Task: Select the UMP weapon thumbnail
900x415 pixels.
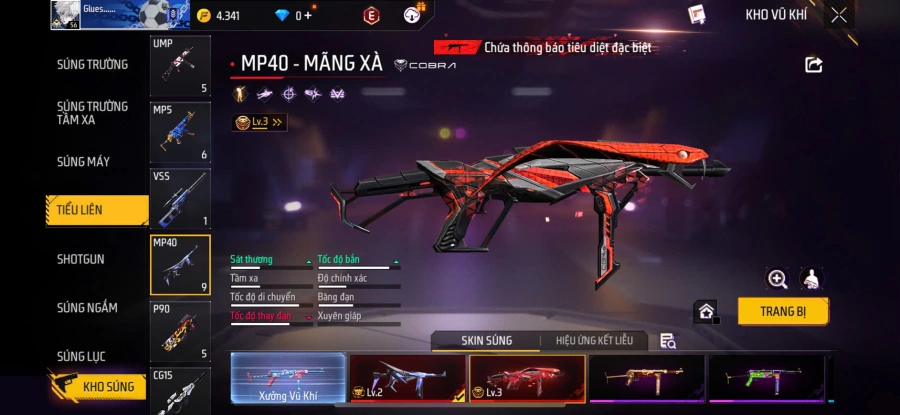Action: [x=180, y=66]
